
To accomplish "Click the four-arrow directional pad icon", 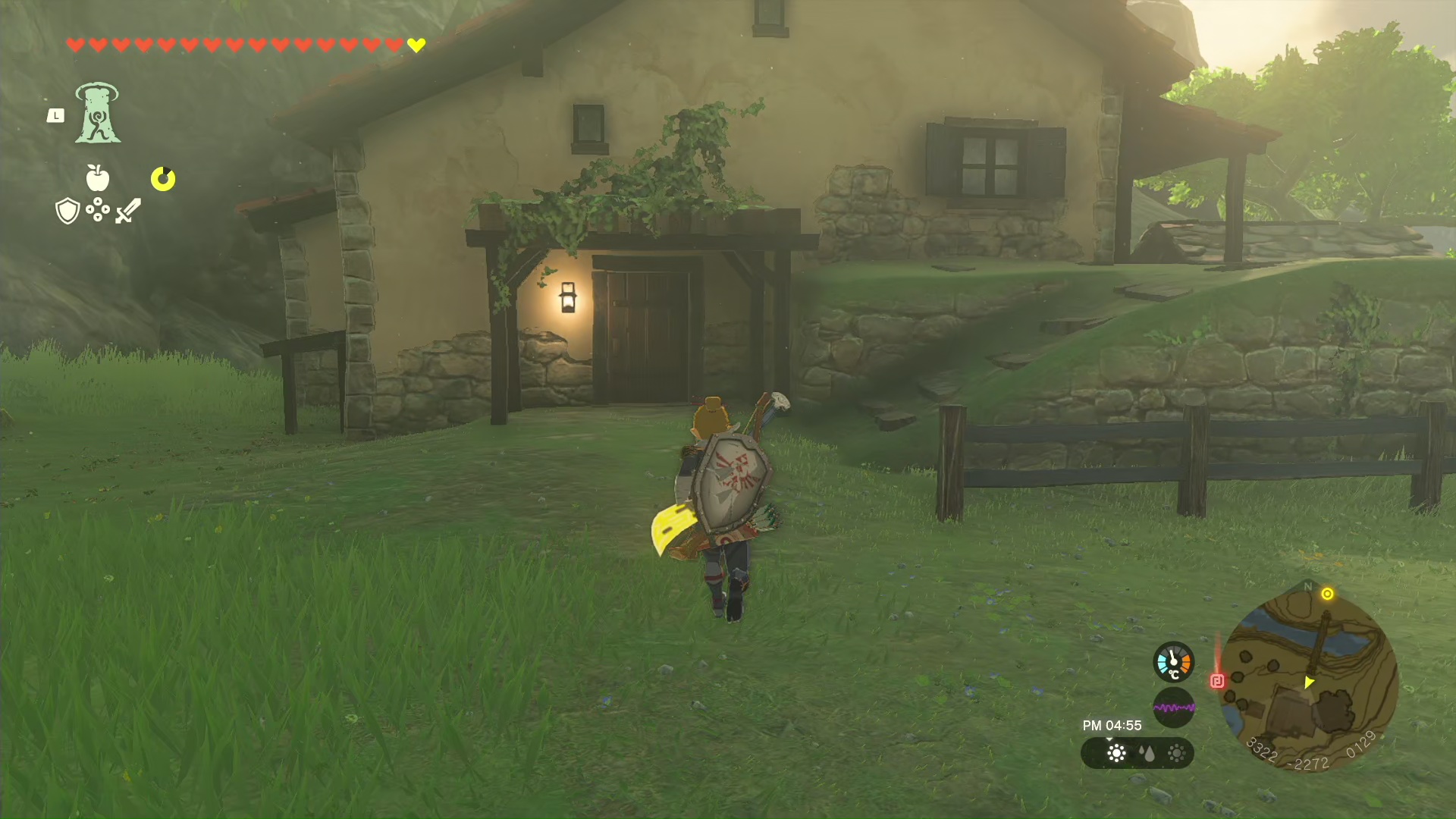I will 98,209.
